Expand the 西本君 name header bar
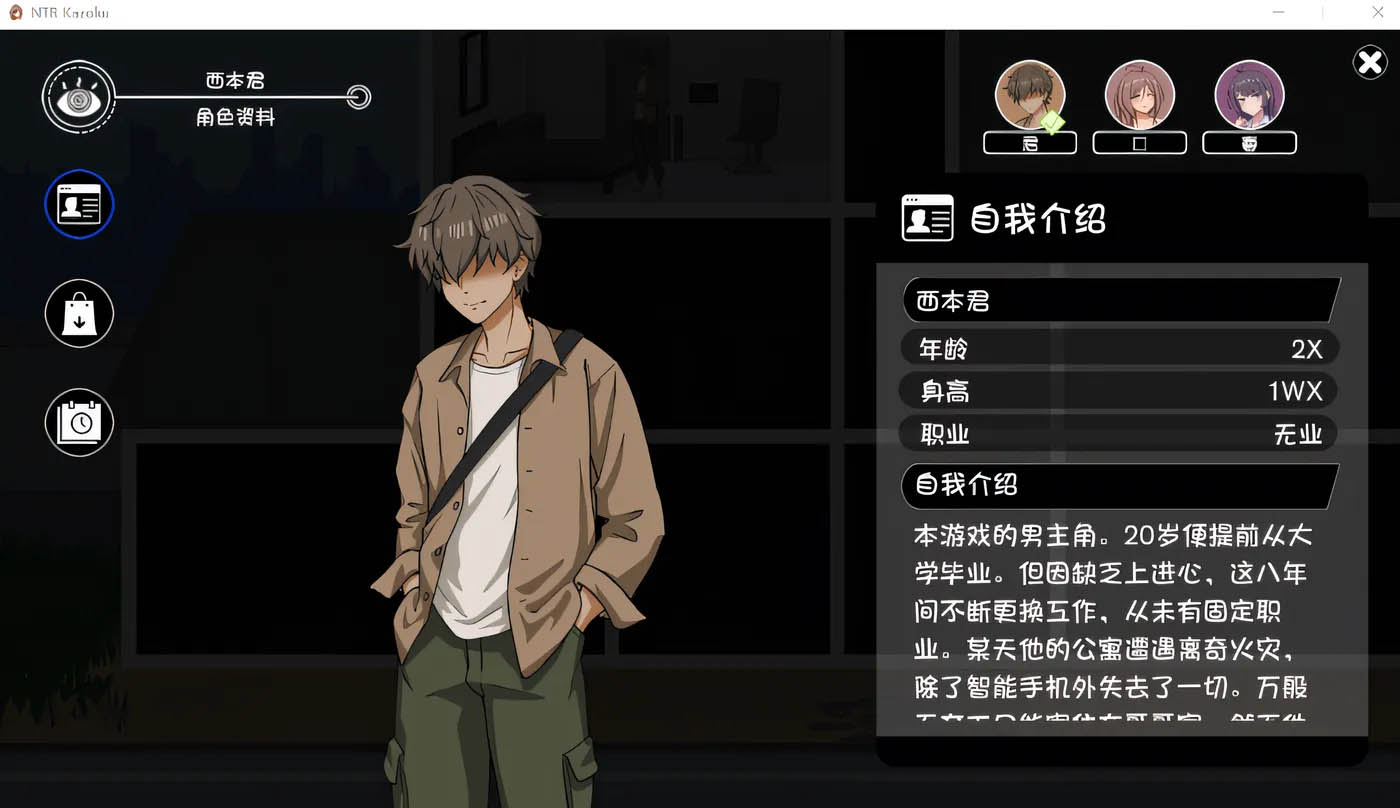 tap(1118, 300)
